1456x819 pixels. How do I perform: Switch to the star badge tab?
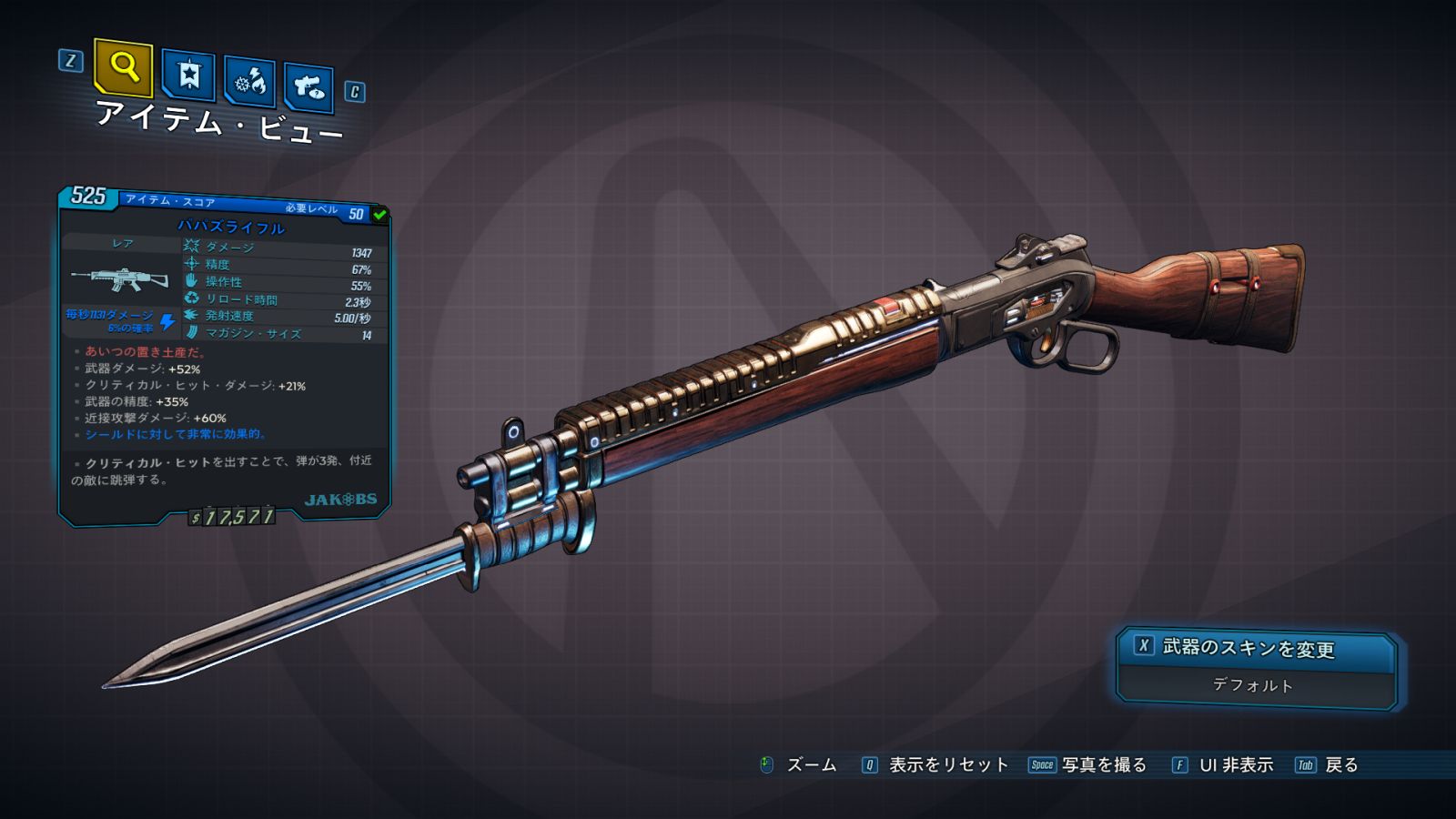click(188, 75)
